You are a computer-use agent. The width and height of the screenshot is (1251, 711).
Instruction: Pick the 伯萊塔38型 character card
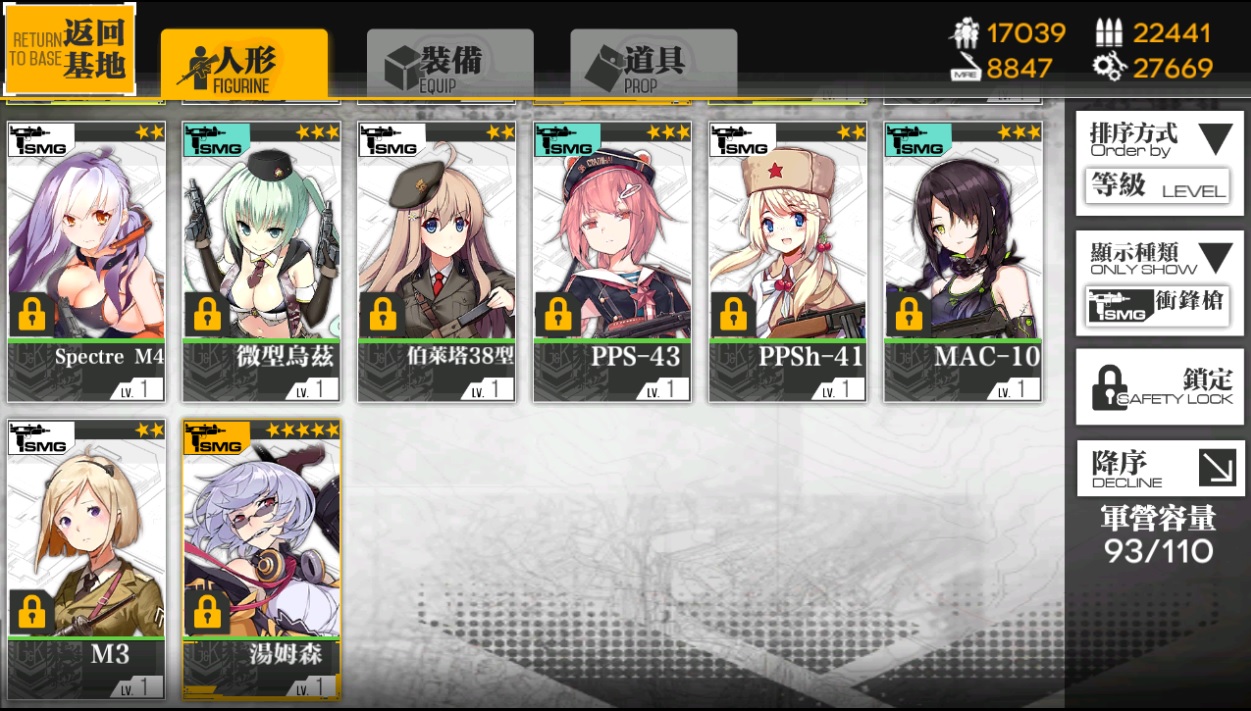coord(437,261)
